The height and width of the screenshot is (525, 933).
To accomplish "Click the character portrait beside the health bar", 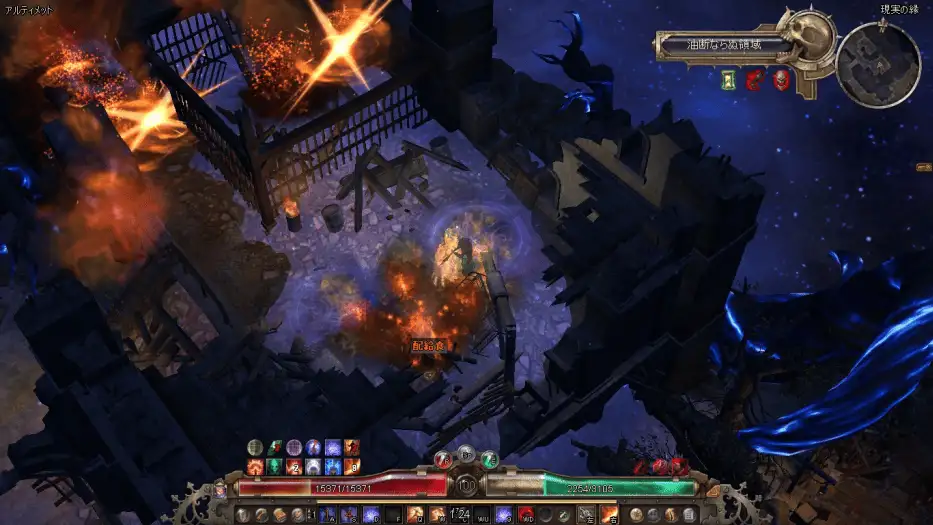I will (221, 490).
